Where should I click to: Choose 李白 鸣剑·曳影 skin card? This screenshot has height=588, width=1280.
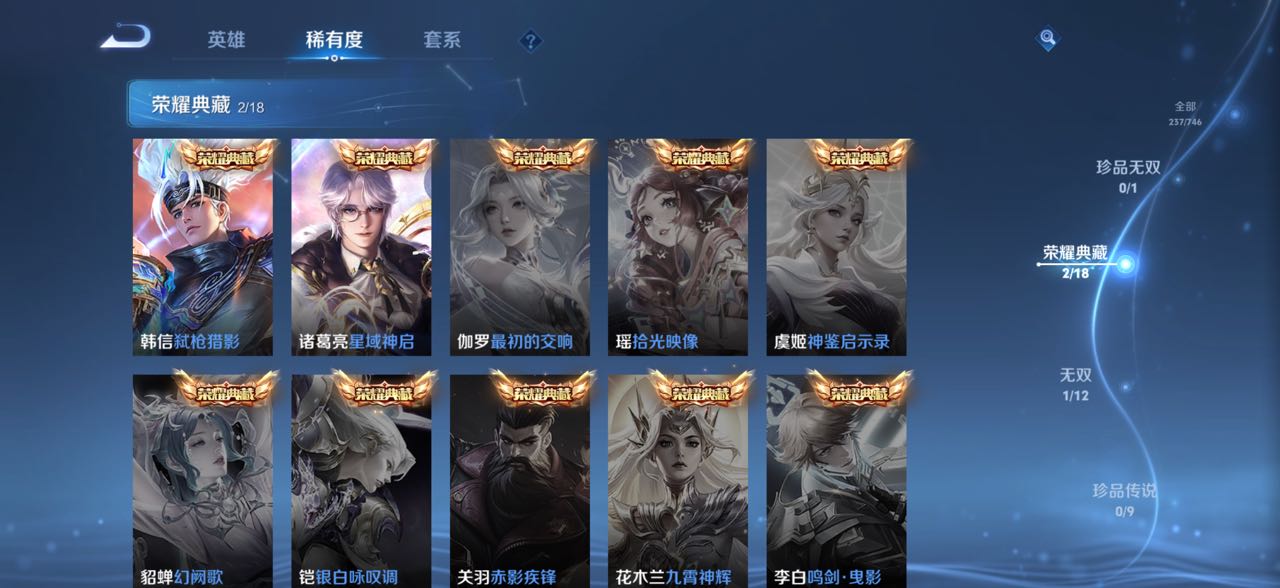[837, 482]
